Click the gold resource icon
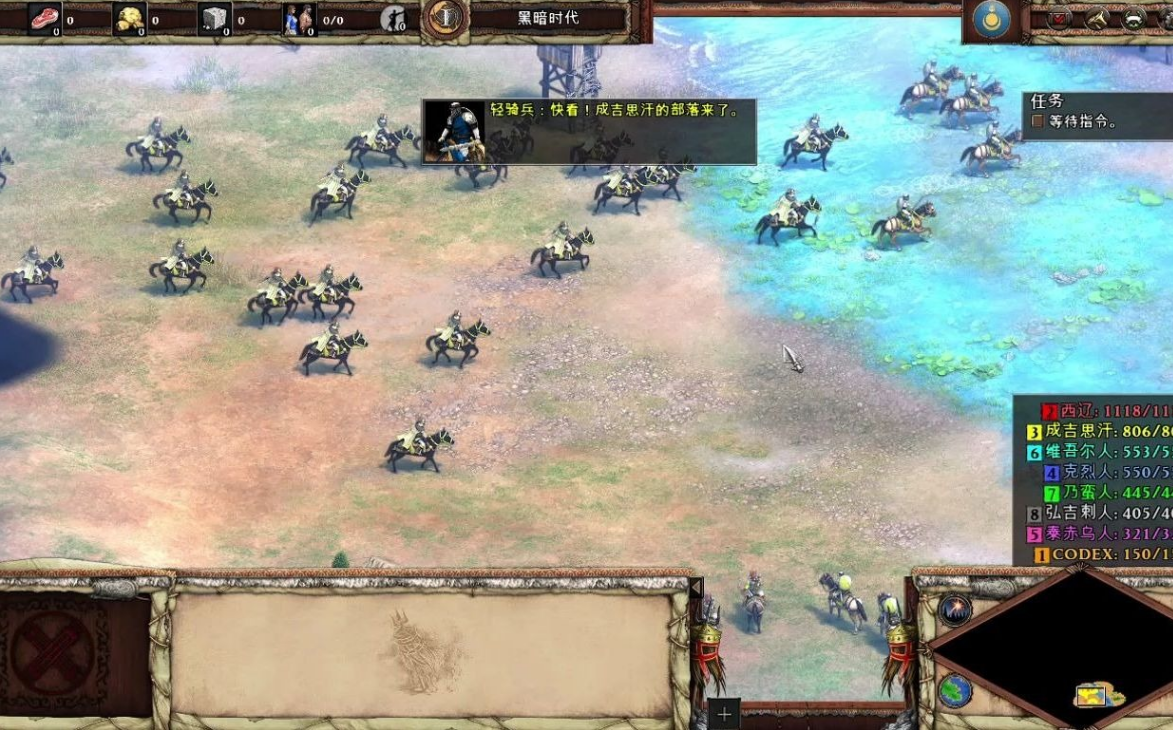The height and width of the screenshot is (730, 1173). click(x=129, y=18)
